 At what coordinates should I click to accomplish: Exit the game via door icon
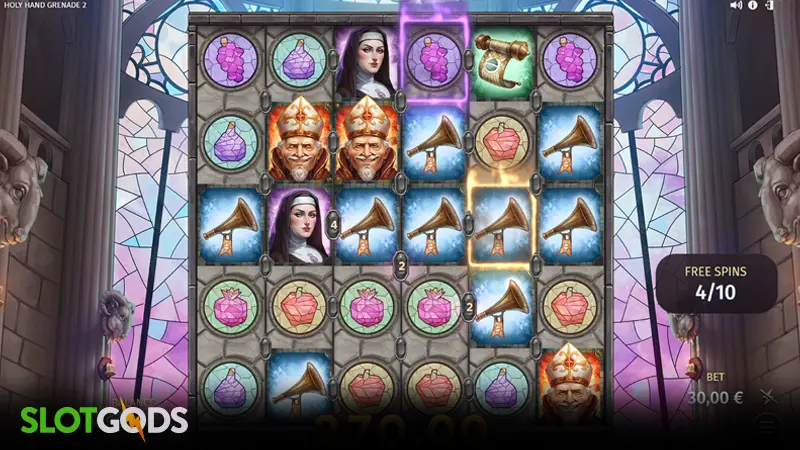tap(769, 6)
